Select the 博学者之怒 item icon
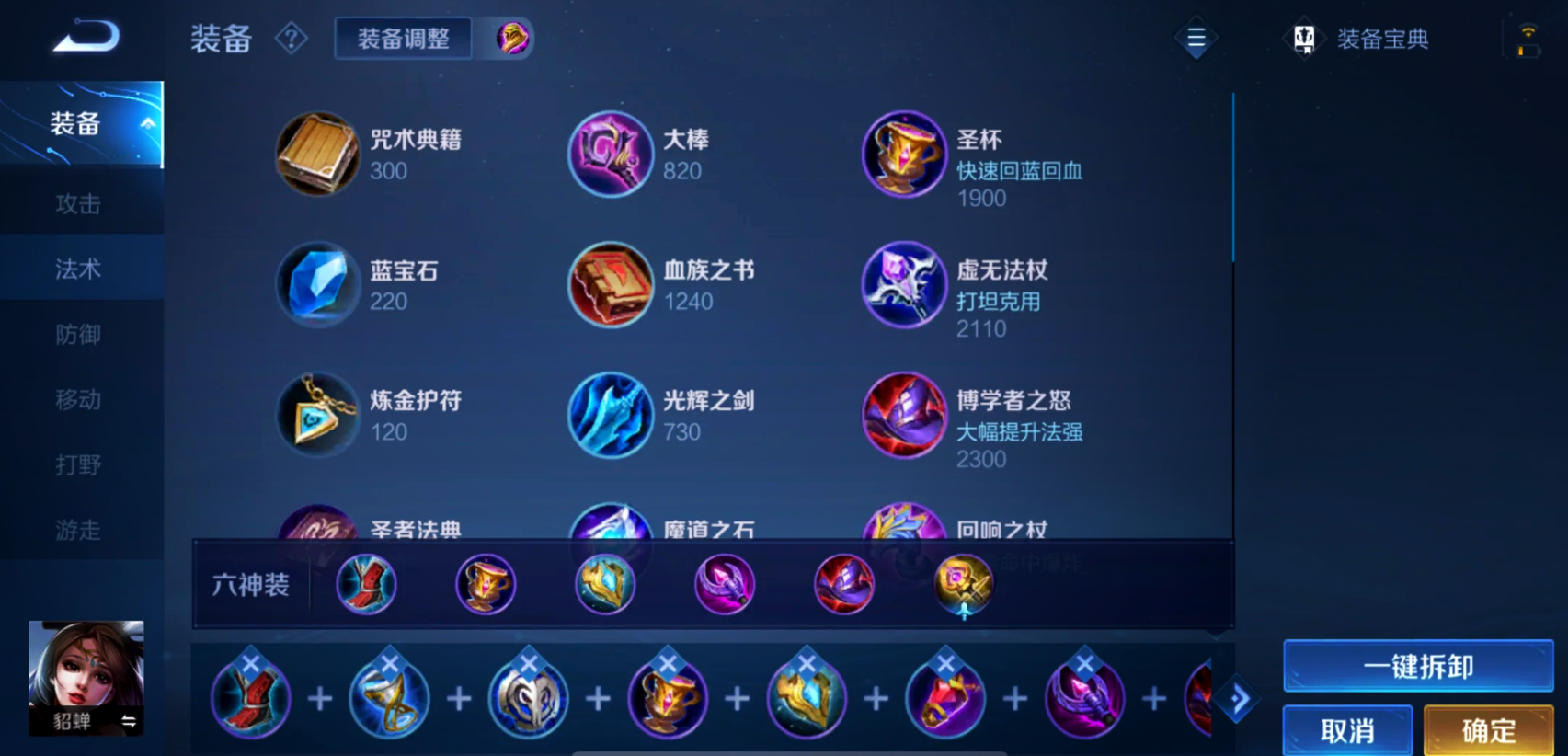The height and width of the screenshot is (756, 1568). 904,416
